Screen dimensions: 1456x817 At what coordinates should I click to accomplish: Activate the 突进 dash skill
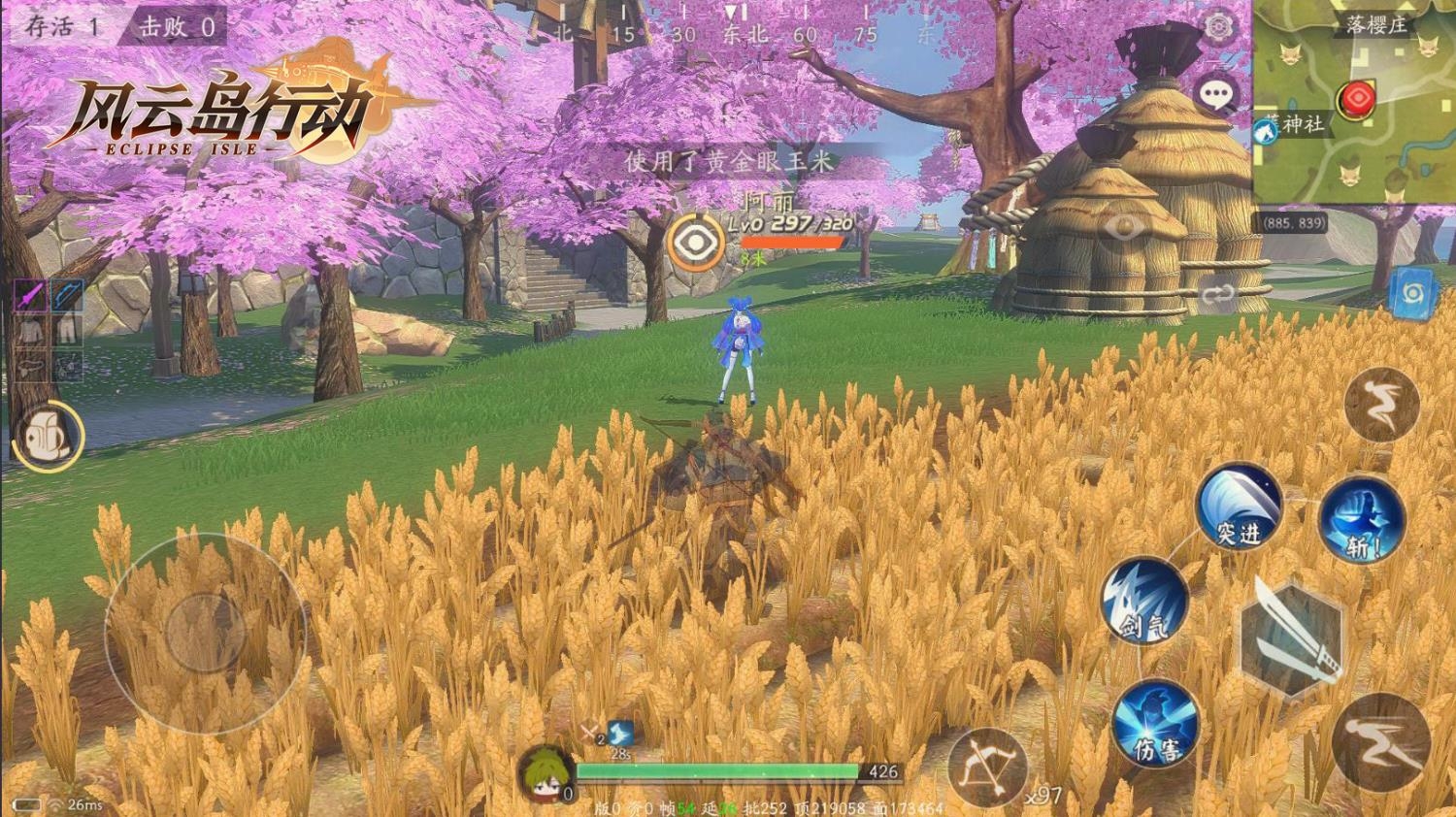click(1239, 507)
